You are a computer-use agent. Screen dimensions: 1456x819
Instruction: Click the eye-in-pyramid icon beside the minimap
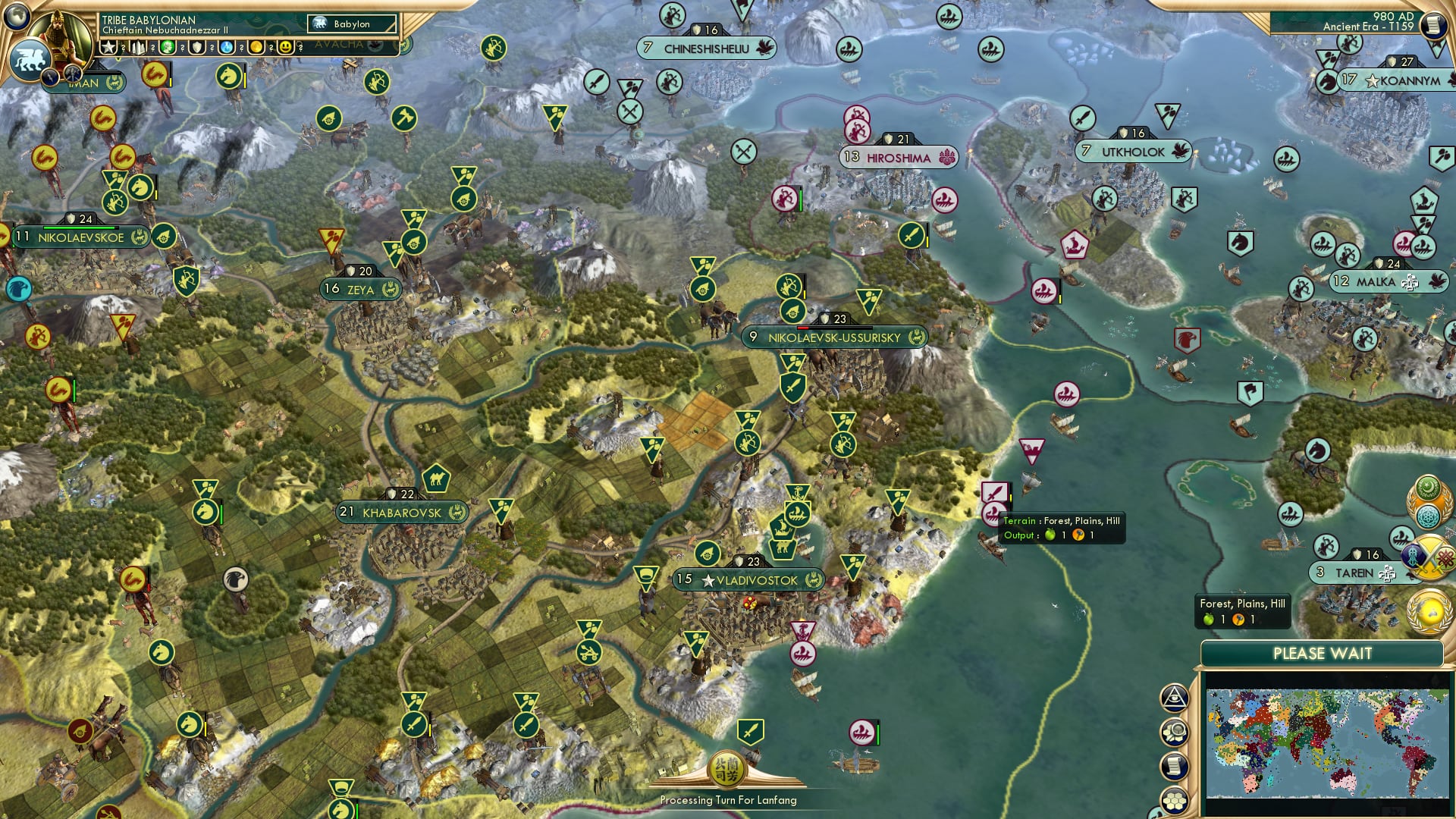tap(1175, 698)
